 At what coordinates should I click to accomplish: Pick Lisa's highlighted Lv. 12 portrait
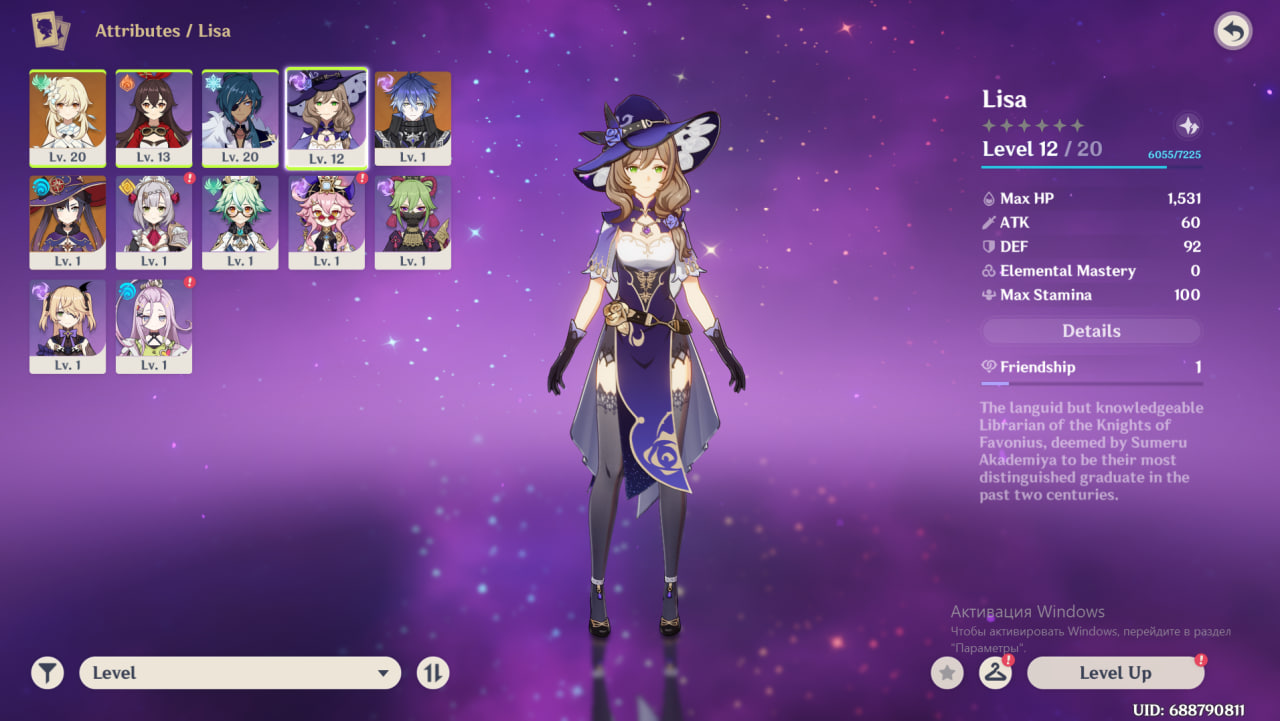[x=327, y=118]
